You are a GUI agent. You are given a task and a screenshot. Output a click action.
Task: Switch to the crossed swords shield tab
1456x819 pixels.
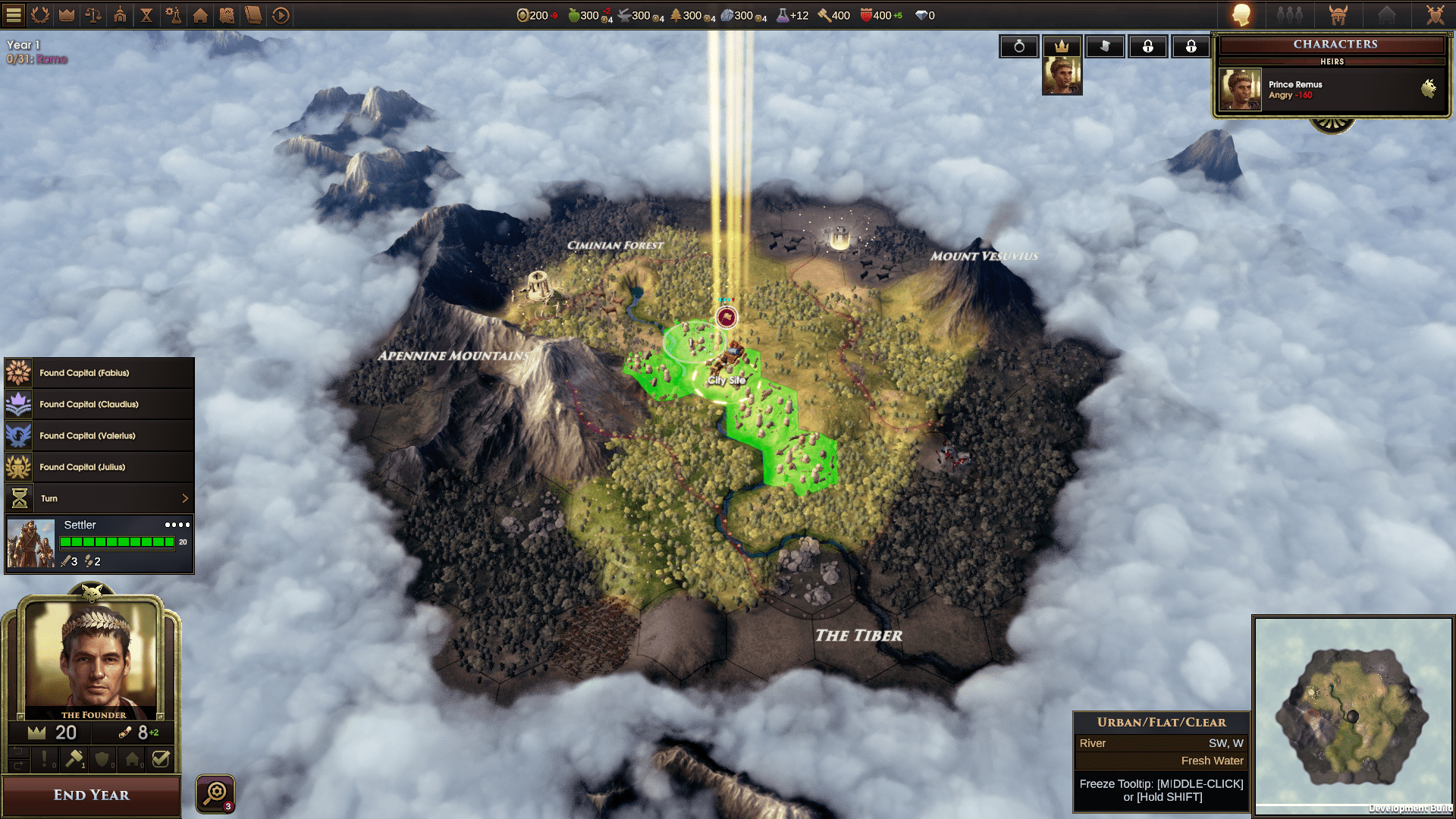[1435, 14]
